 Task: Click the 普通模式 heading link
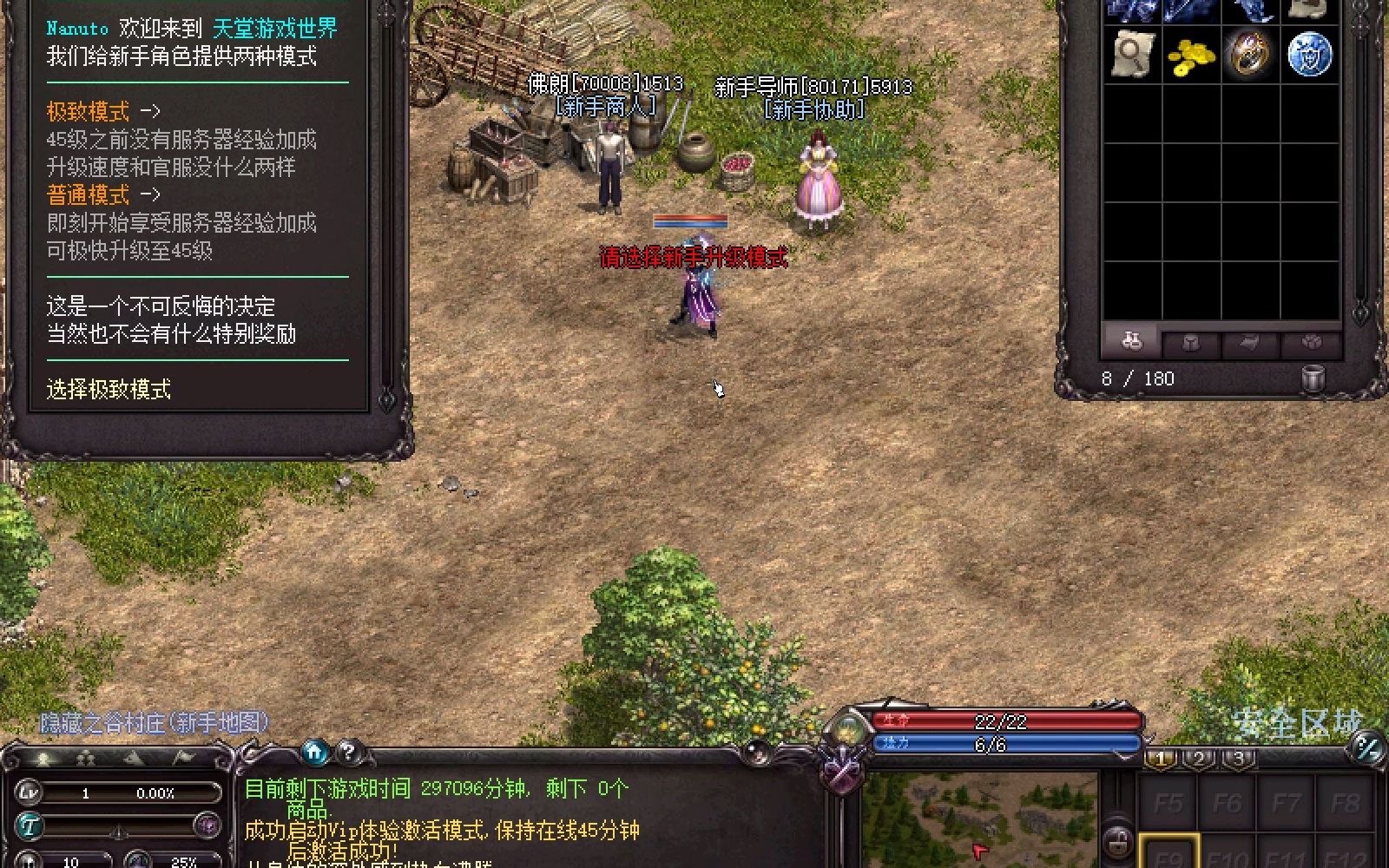(88, 194)
